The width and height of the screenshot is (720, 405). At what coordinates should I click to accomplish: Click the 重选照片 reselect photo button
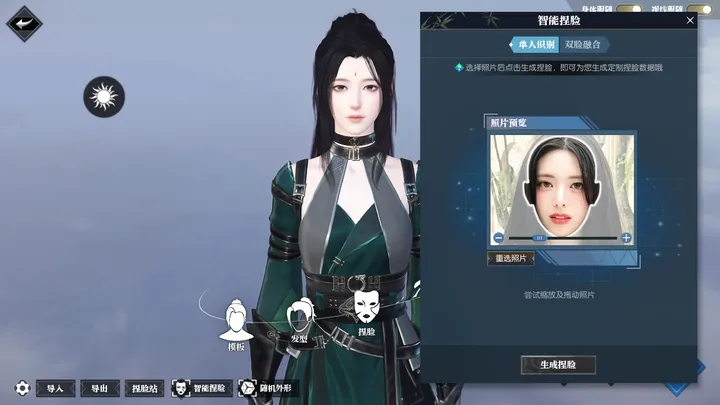[511, 258]
